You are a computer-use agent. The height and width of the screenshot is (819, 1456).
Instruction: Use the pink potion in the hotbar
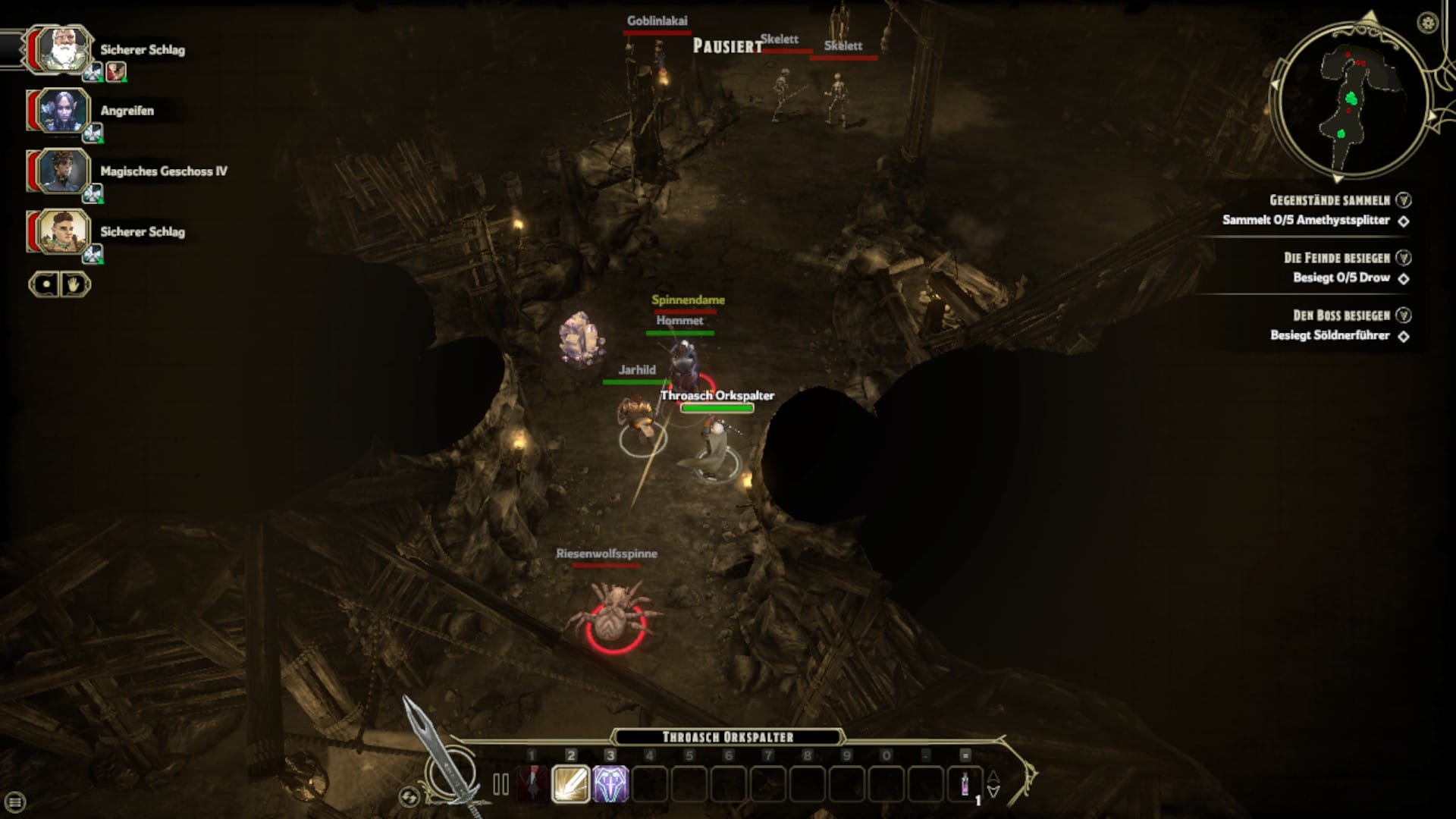tap(965, 784)
